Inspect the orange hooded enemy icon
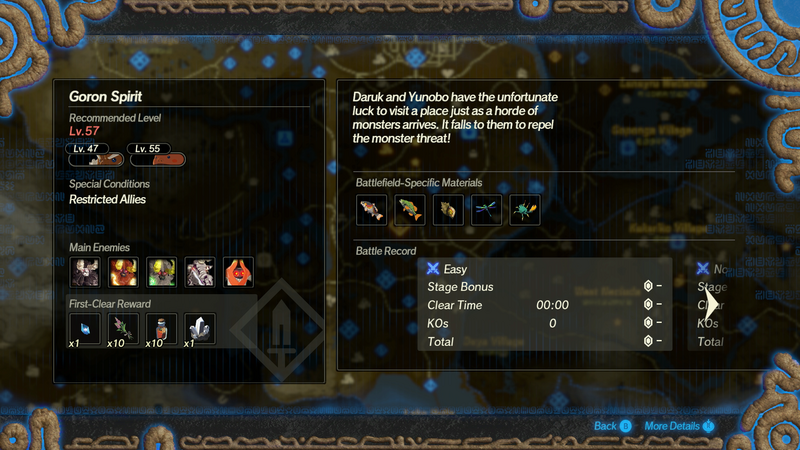 pyautogui.click(x=239, y=271)
